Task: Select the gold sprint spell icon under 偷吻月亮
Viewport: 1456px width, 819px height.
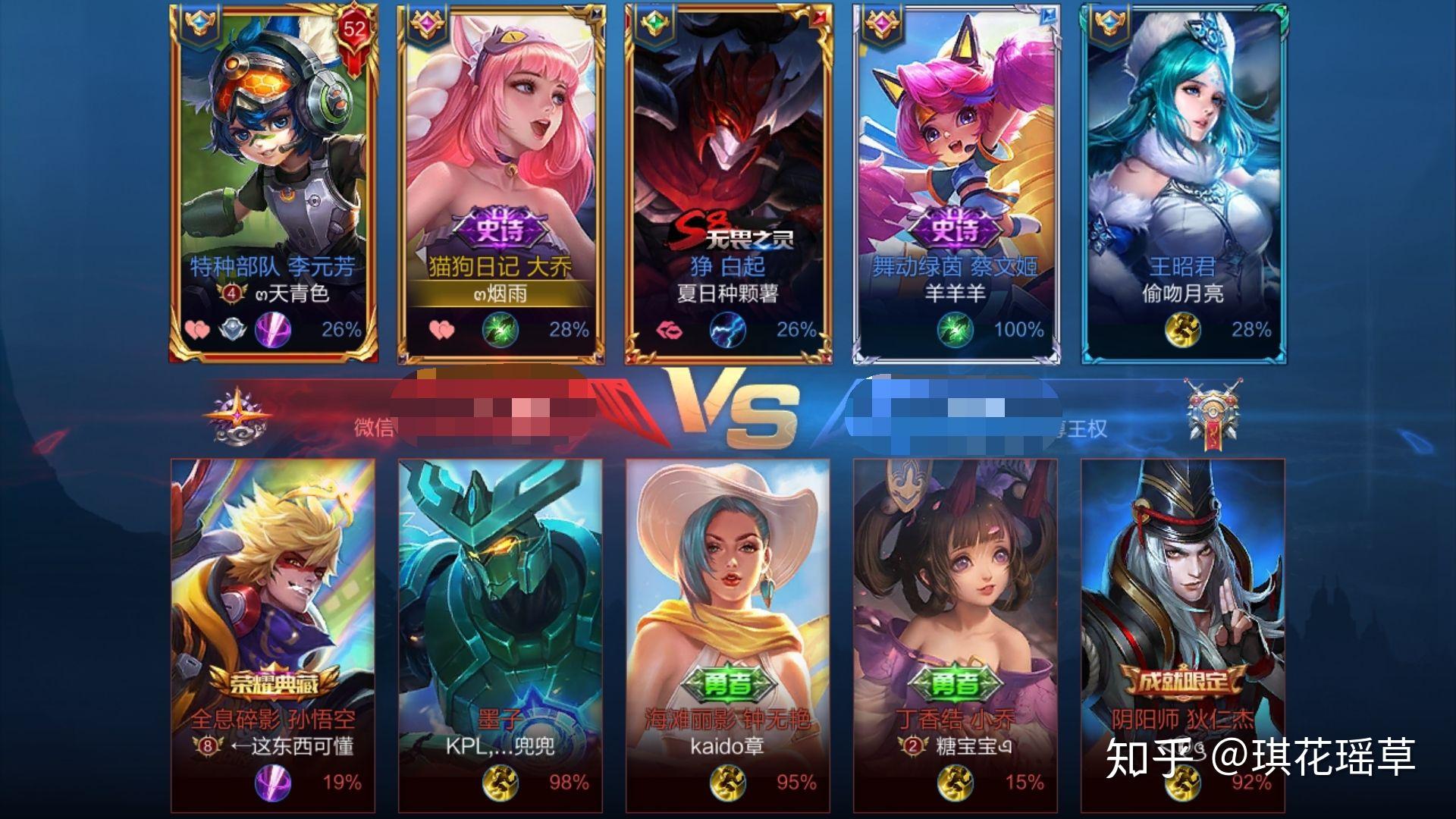Action: (x=1182, y=330)
